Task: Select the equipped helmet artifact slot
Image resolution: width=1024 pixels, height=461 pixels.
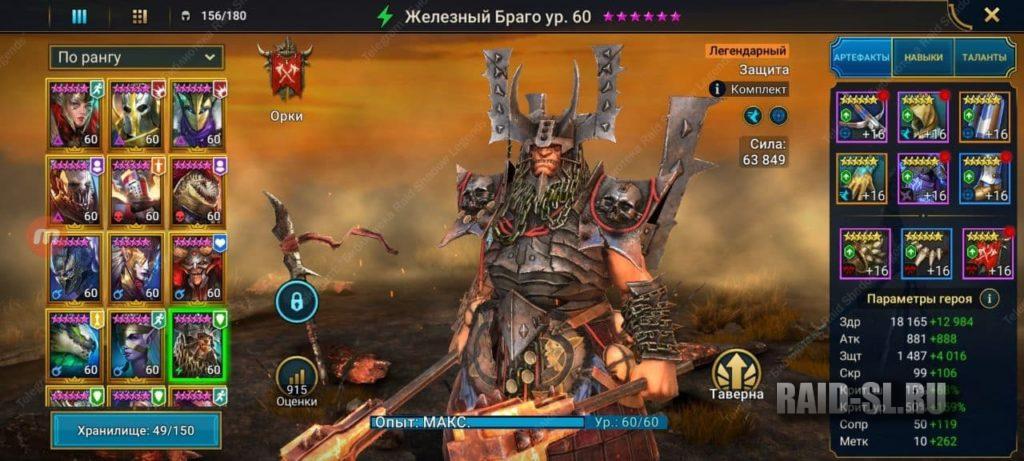Action: 923,116
